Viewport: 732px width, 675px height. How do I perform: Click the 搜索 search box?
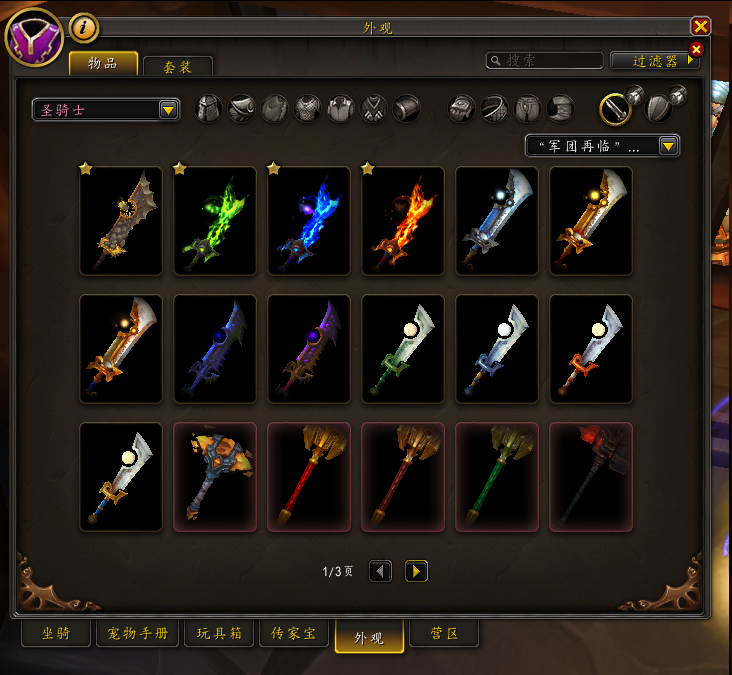545,61
